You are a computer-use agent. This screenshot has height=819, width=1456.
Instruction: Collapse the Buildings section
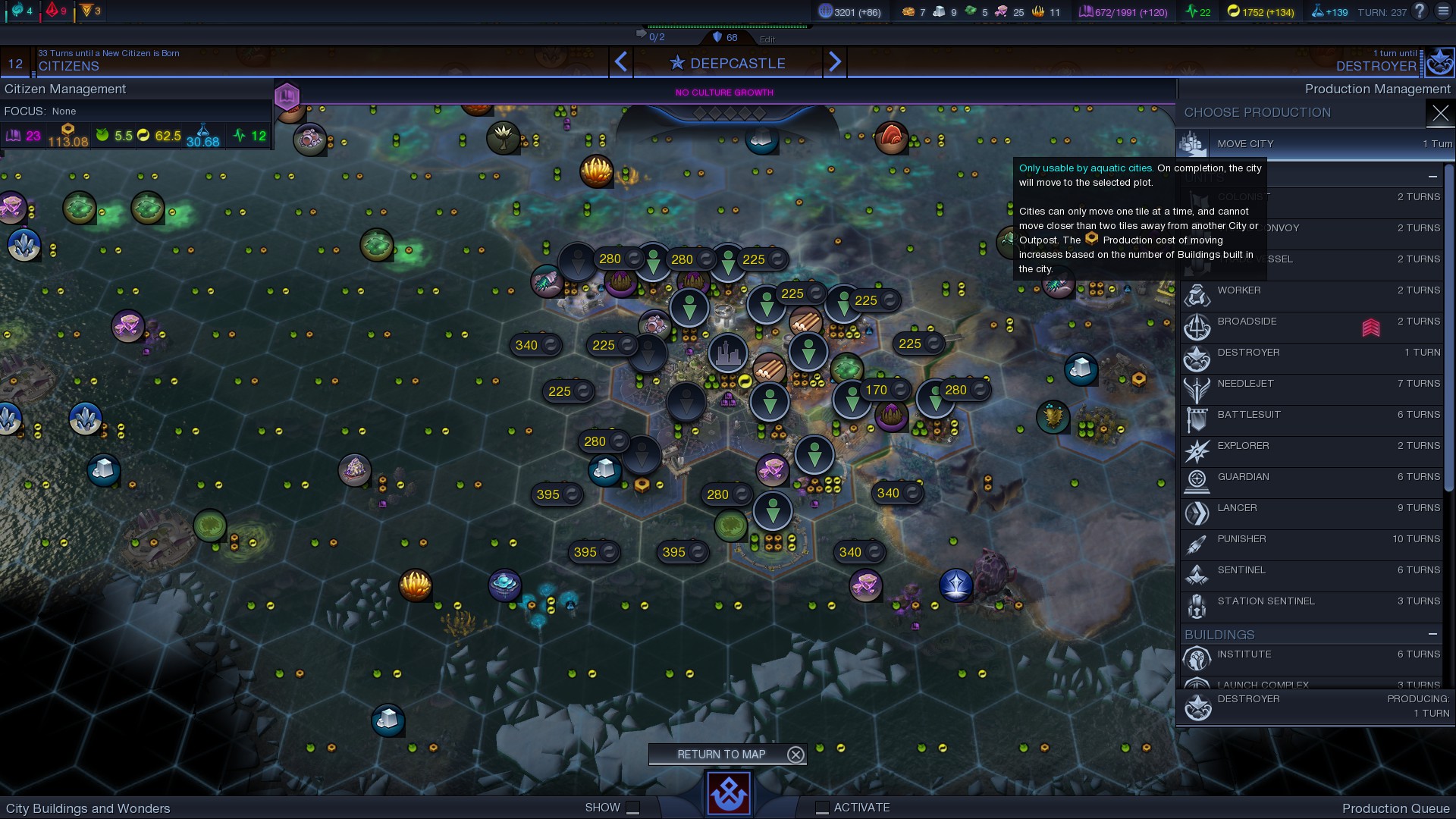(x=1432, y=634)
